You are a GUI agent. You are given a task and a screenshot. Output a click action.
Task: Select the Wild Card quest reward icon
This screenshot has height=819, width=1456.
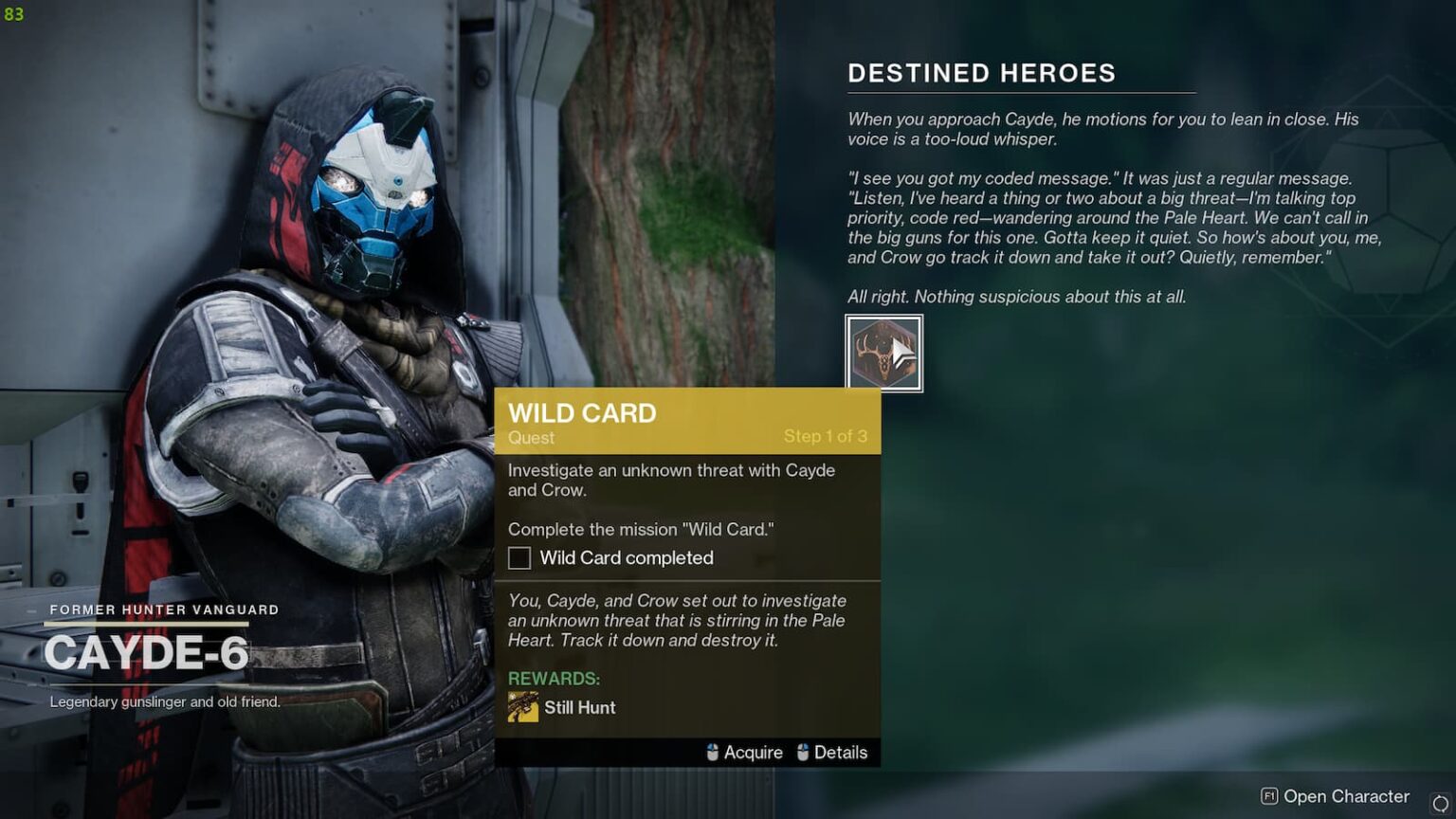coord(522,707)
